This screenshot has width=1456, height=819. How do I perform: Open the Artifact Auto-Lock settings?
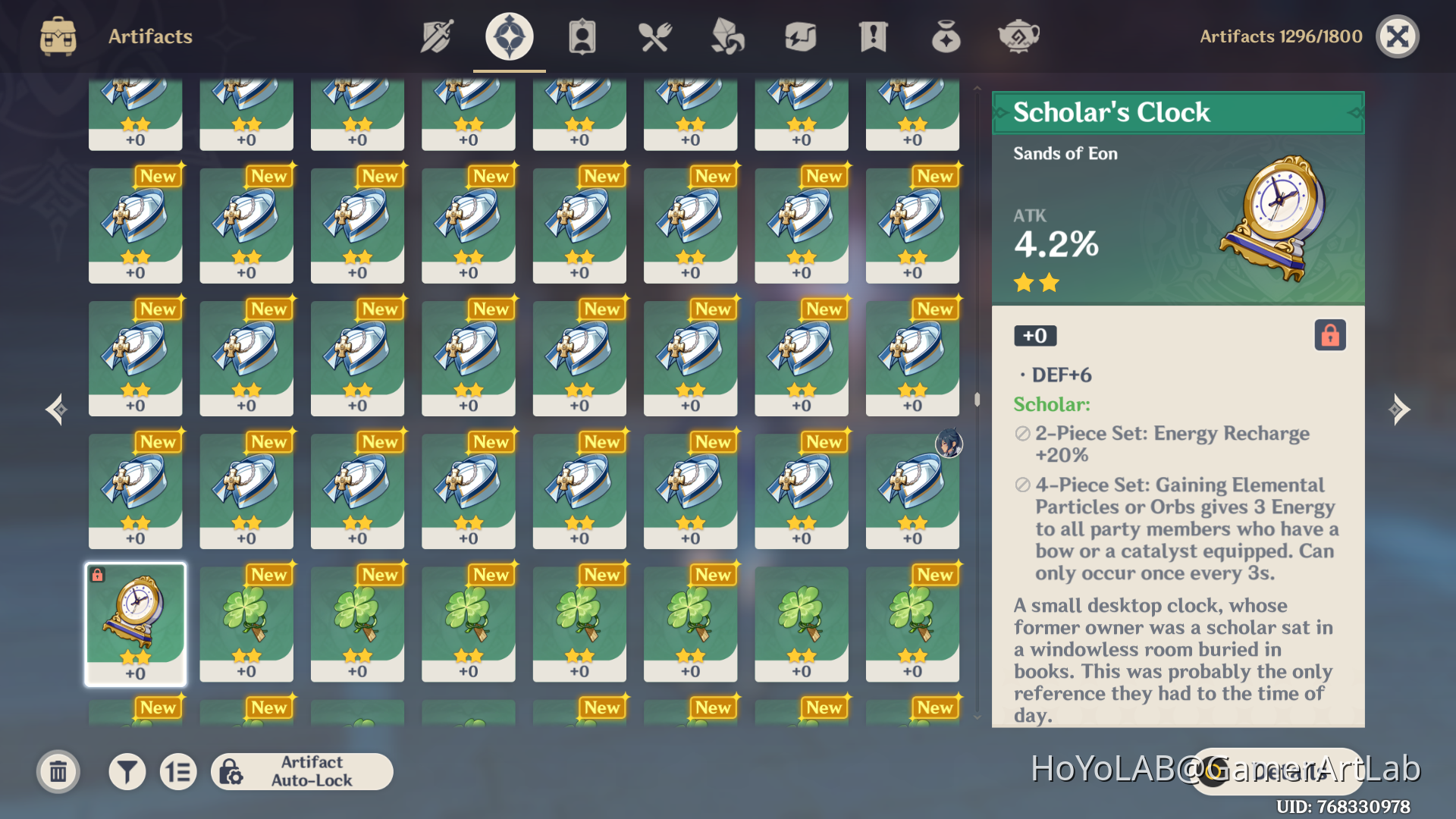(303, 771)
